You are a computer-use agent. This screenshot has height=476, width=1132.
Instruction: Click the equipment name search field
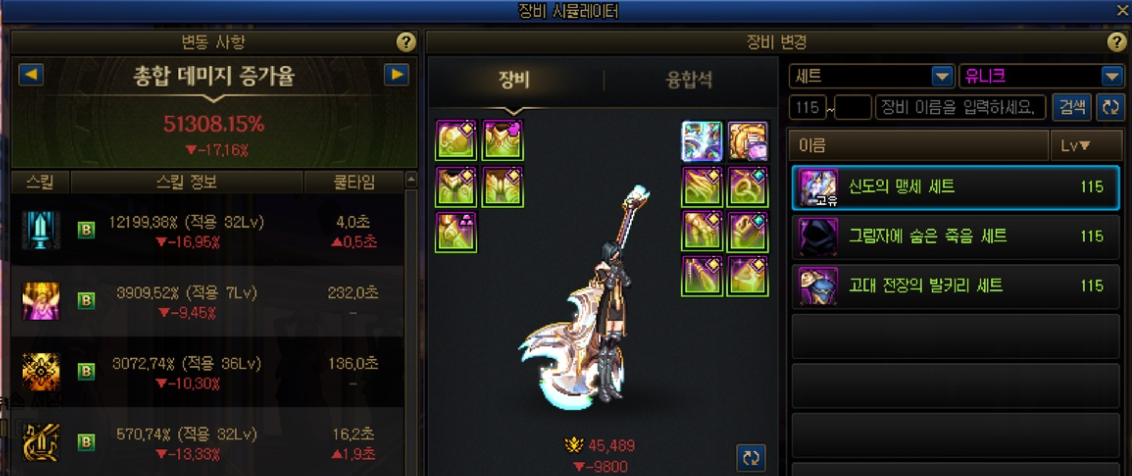[x=960, y=107]
